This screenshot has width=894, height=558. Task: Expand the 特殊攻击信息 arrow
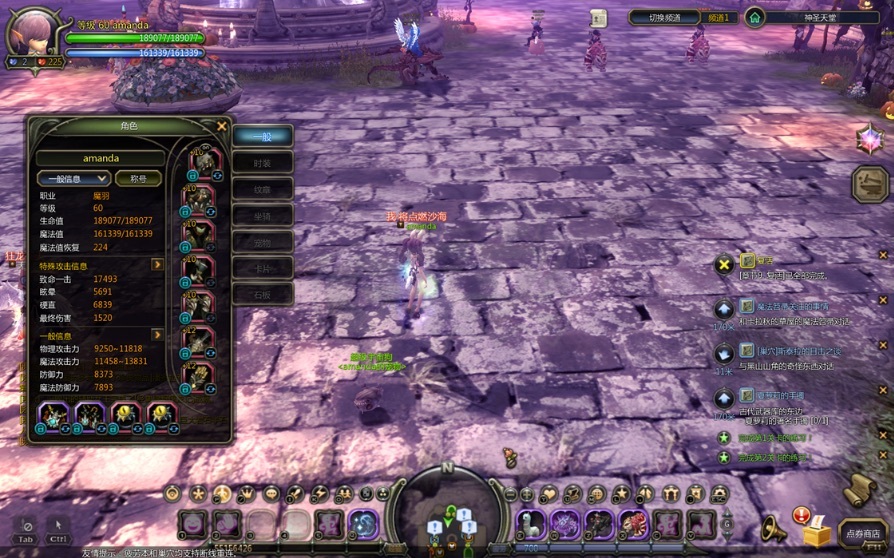[157, 265]
